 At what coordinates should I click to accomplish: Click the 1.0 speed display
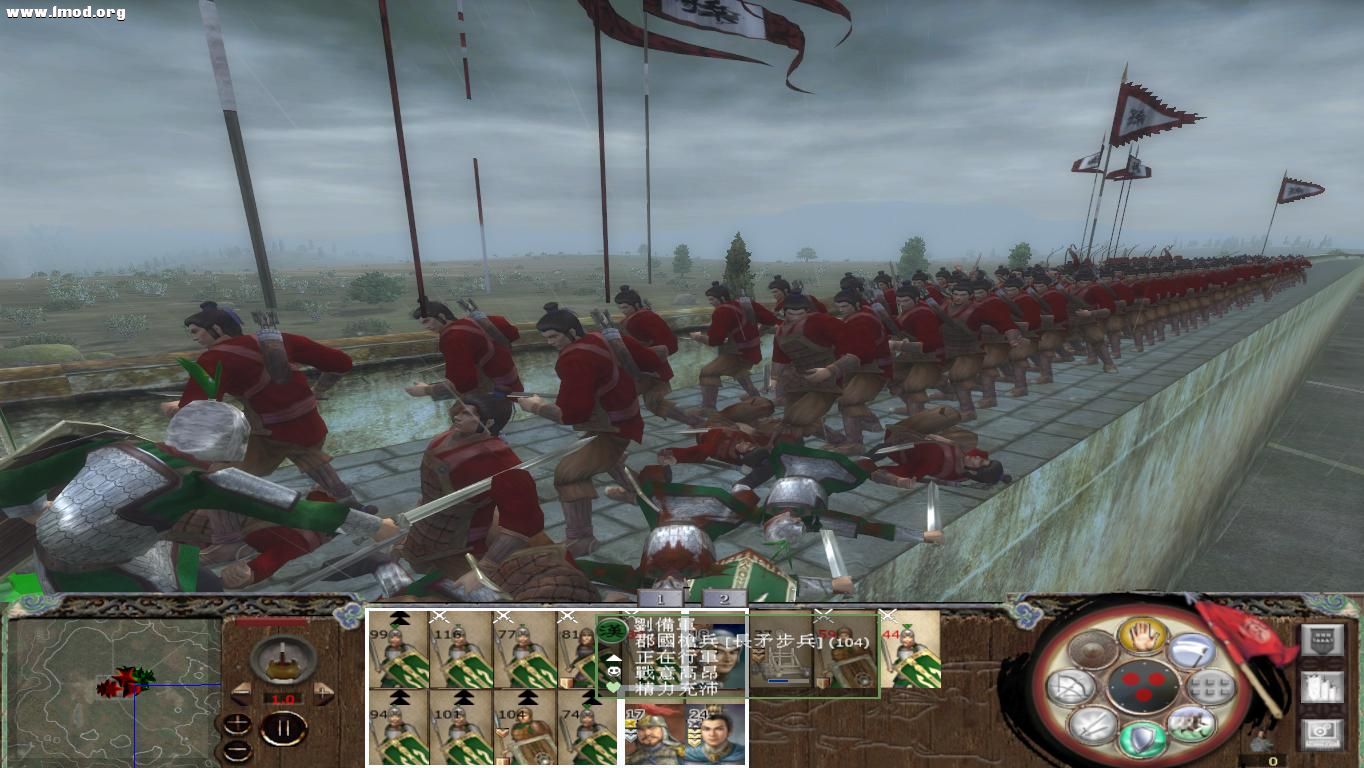[x=283, y=698]
